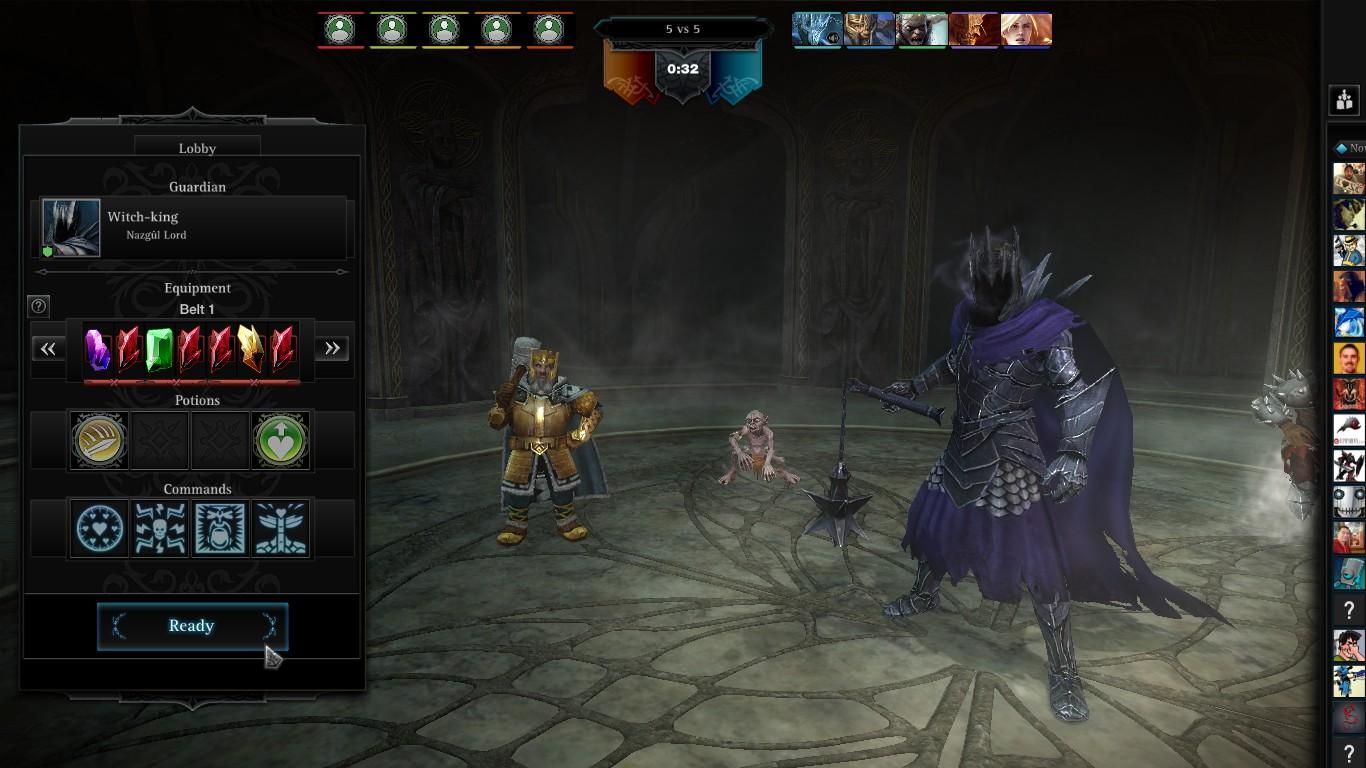The image size is (1366, 768).
Task: Go to the previous equipment belt
Action: pyautogui.click(x=48, y=348)
